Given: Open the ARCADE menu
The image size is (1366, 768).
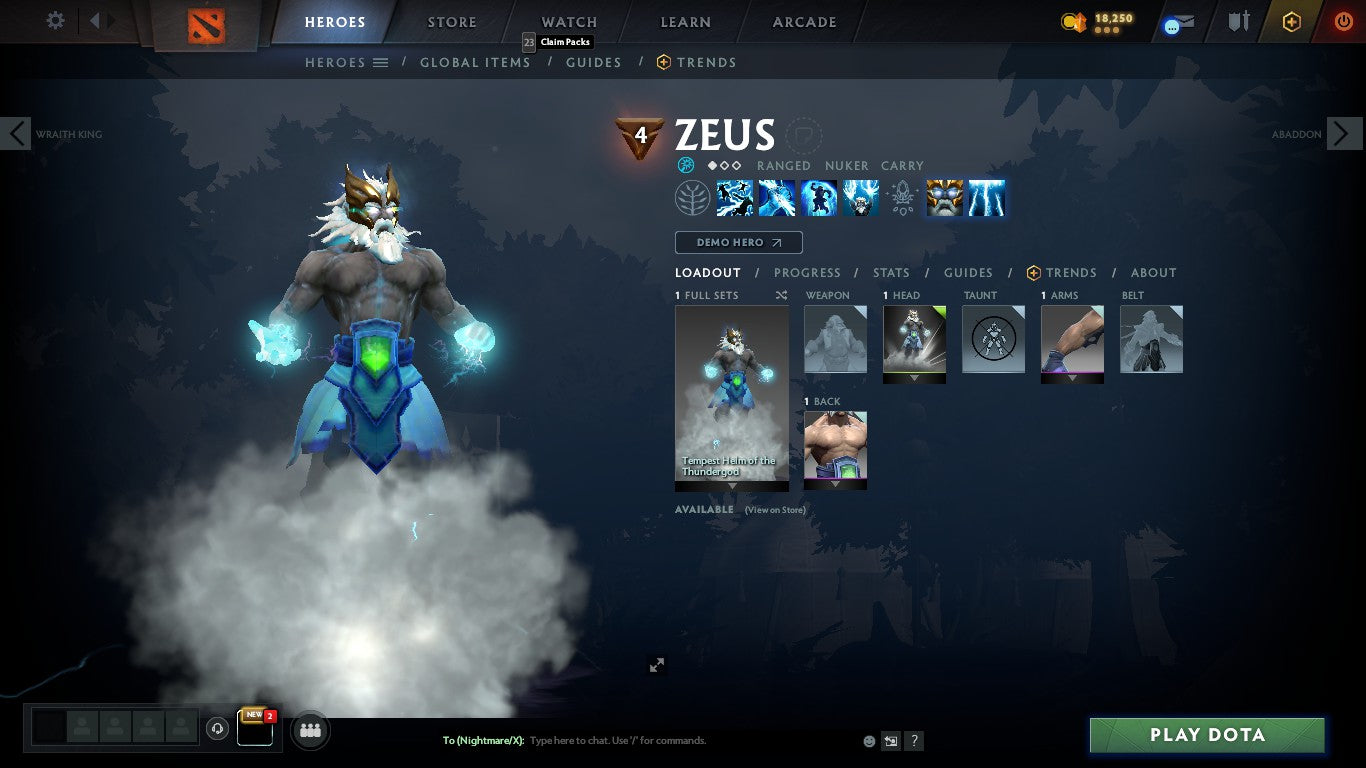Looking at the screenshot, I should (804, 21).
